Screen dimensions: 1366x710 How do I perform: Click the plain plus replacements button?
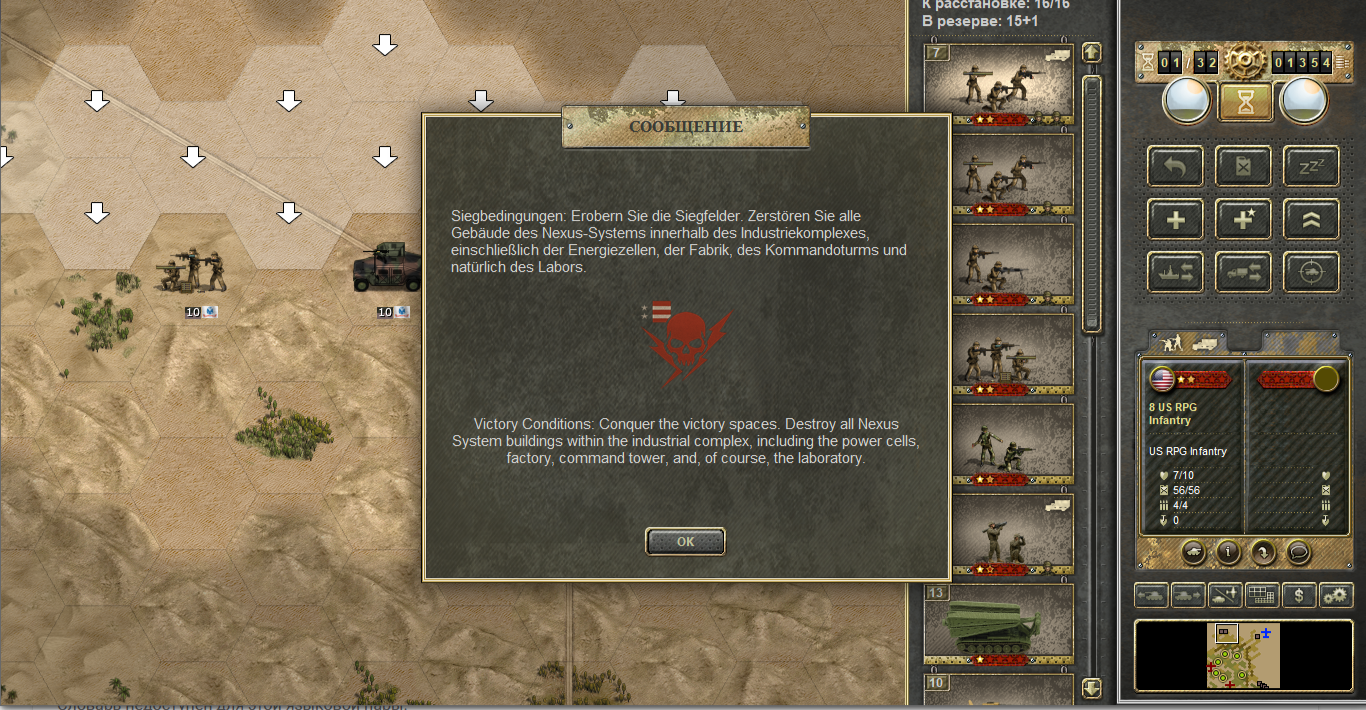[1175, 219]
